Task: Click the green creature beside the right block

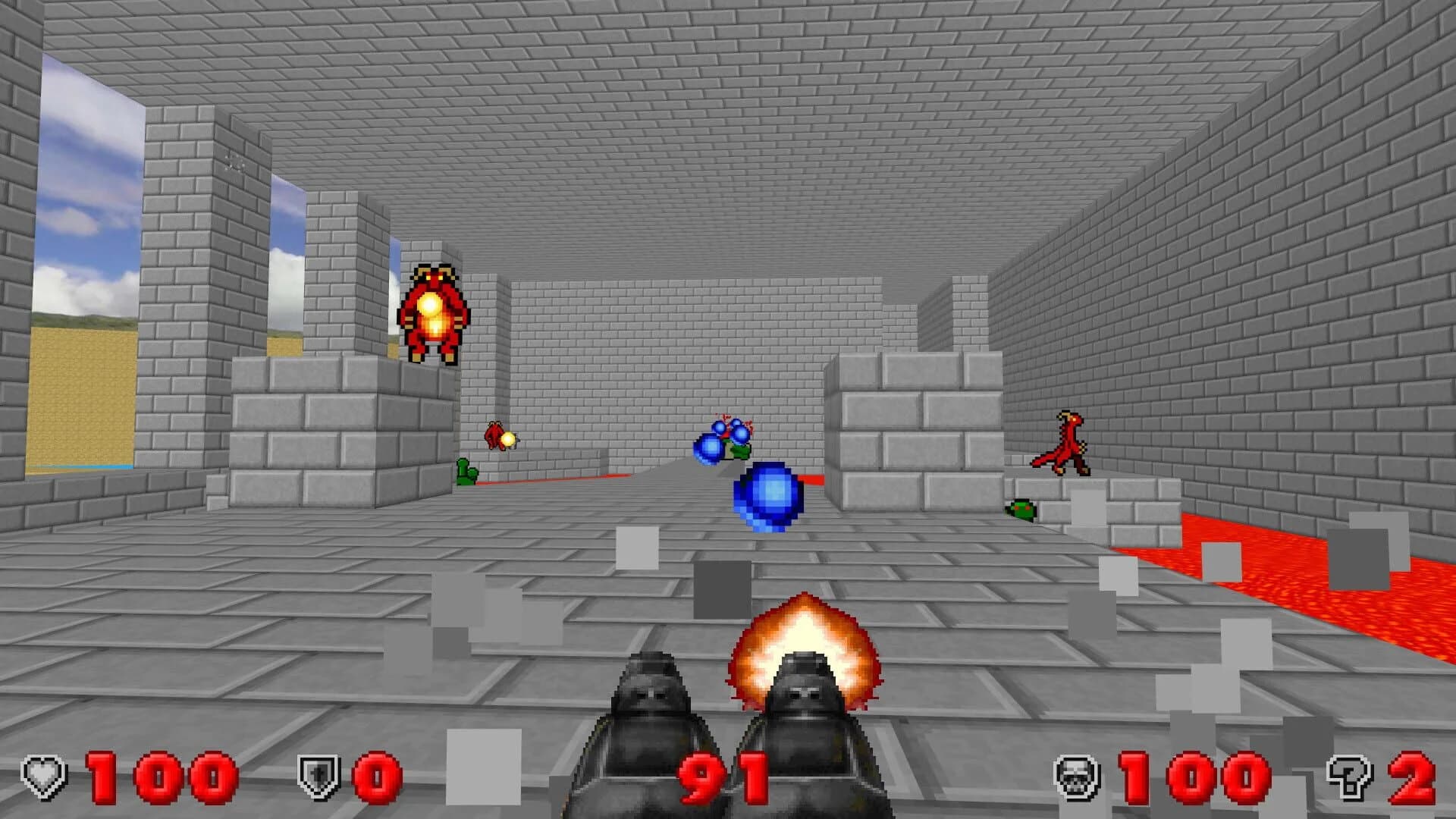Action: (1020, 508)
